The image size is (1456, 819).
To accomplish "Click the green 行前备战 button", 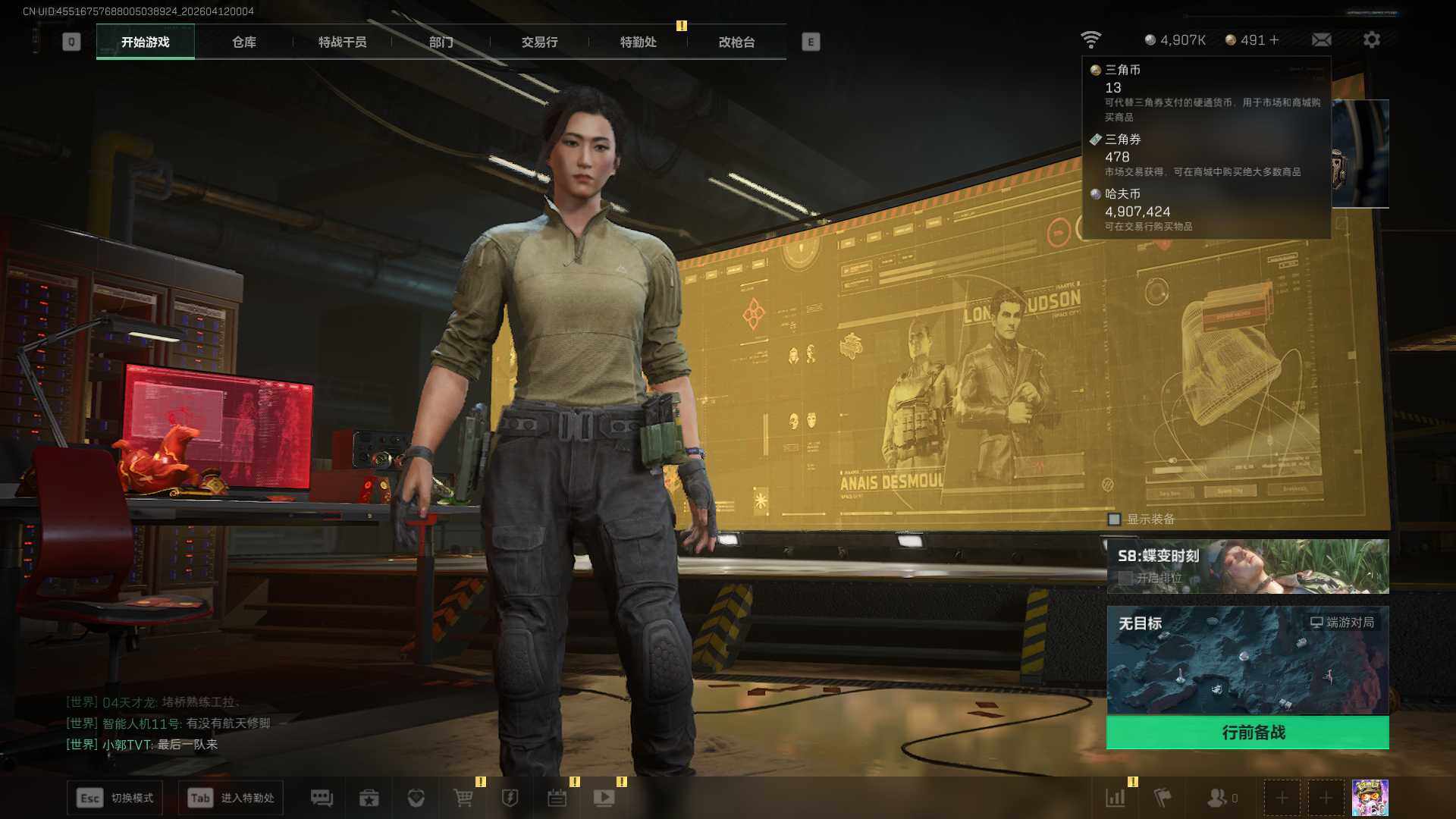I will [1247, 733].
